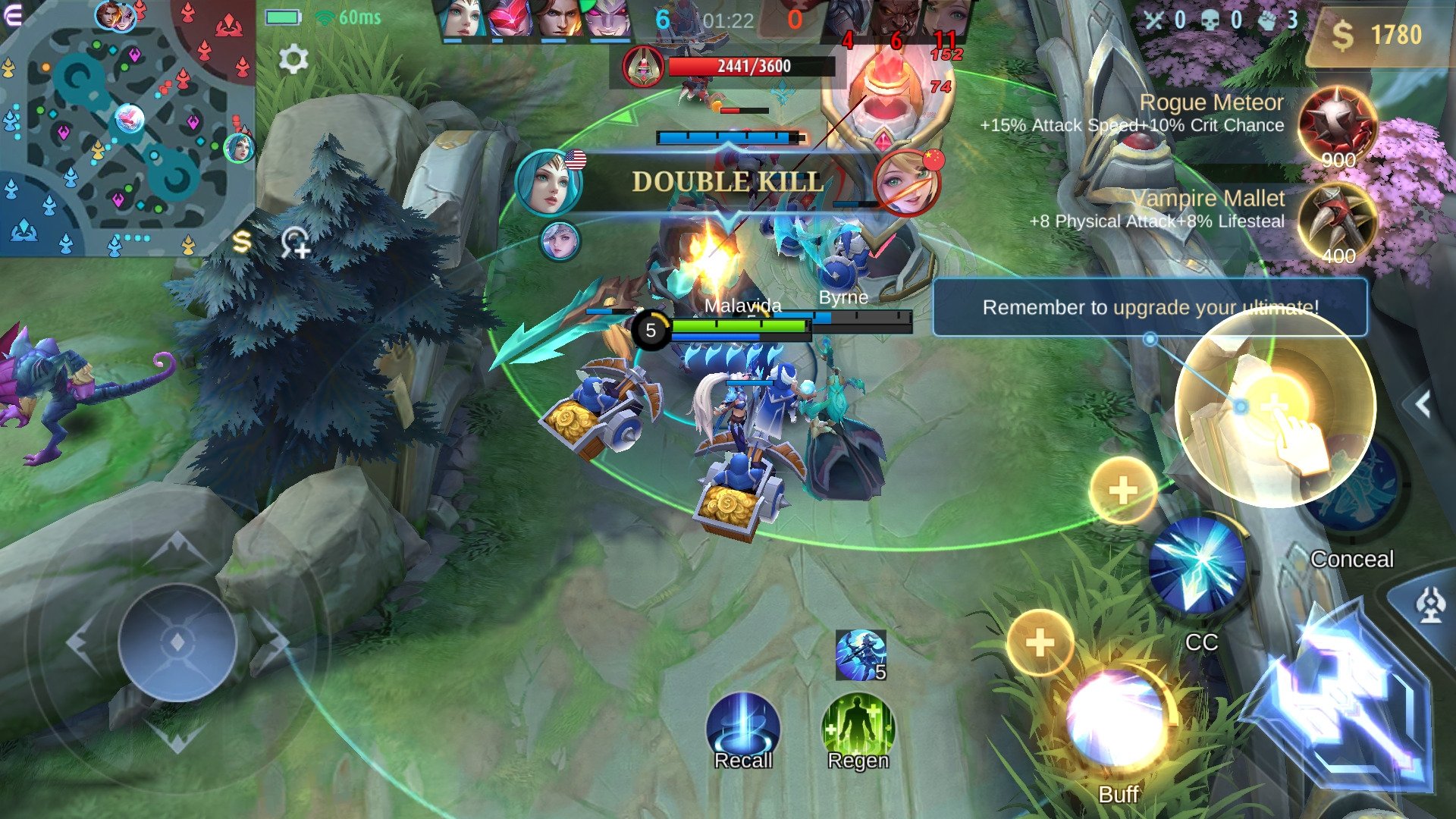1456x819 pixels.
Task: Upgrade the CC skill with plus button
Action: pyautogui.click(x=1123, y=491)
